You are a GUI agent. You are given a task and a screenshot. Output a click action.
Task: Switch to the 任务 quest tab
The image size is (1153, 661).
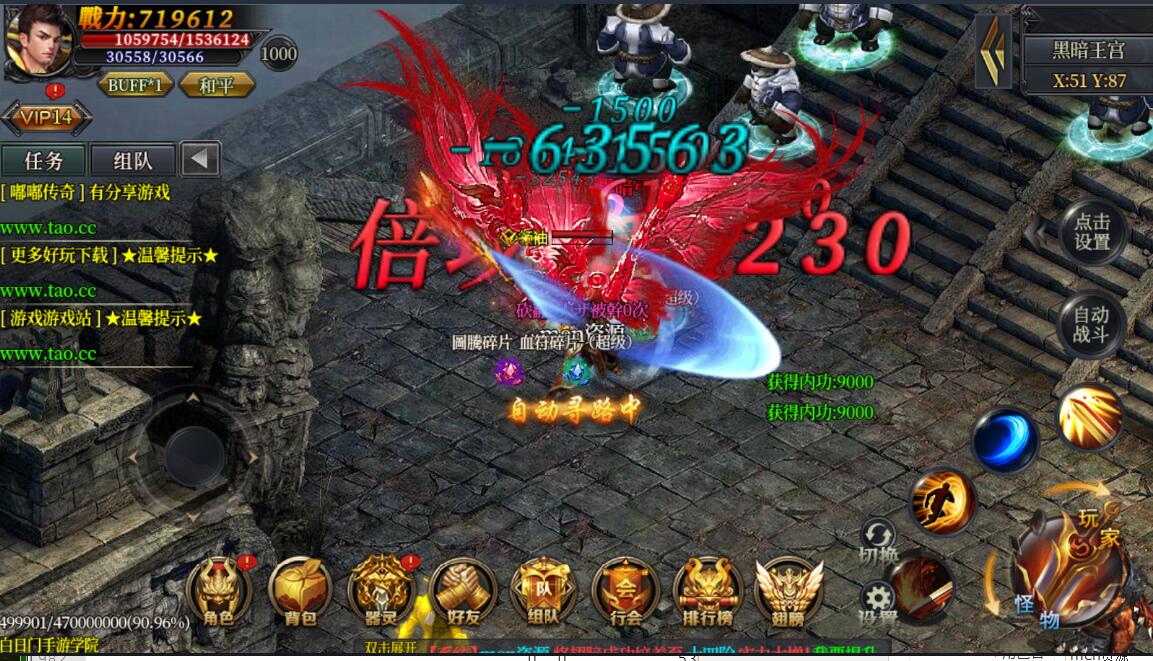(x=44, y=160)
